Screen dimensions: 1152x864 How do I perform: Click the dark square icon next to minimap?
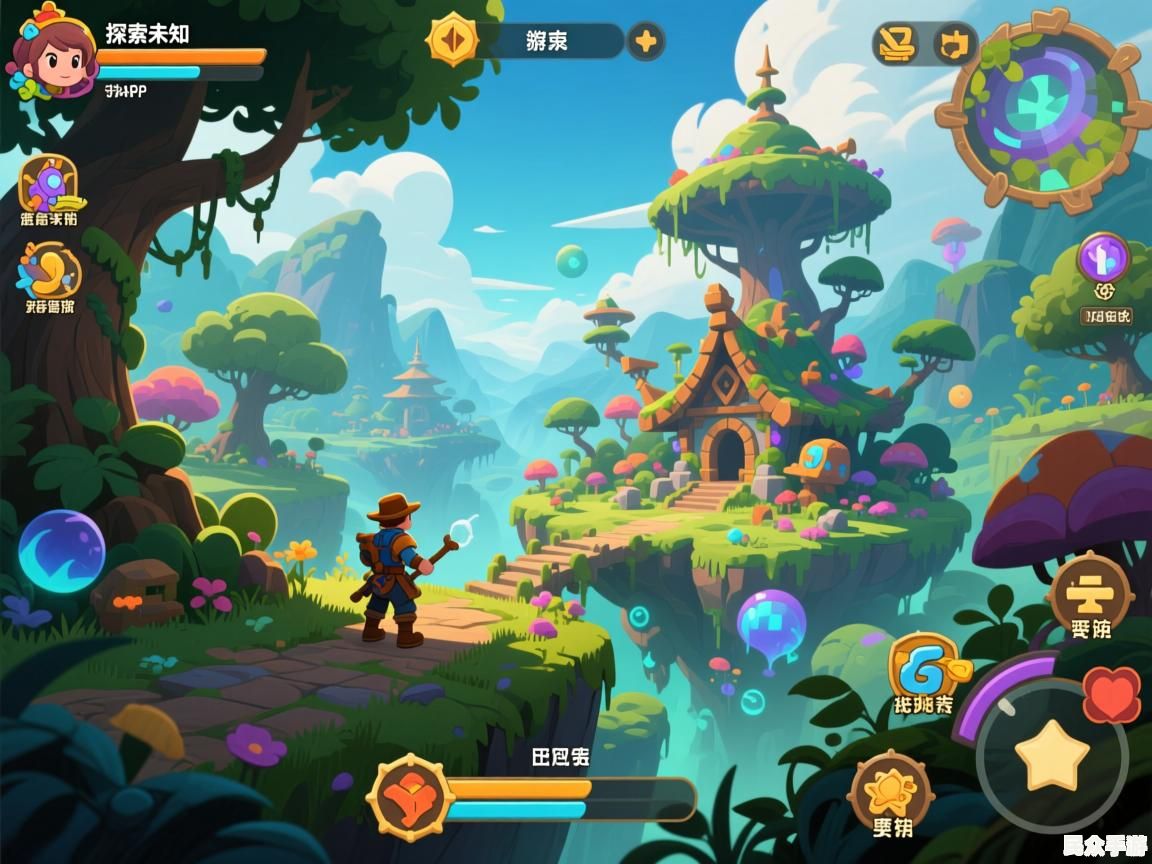[955, 44]
